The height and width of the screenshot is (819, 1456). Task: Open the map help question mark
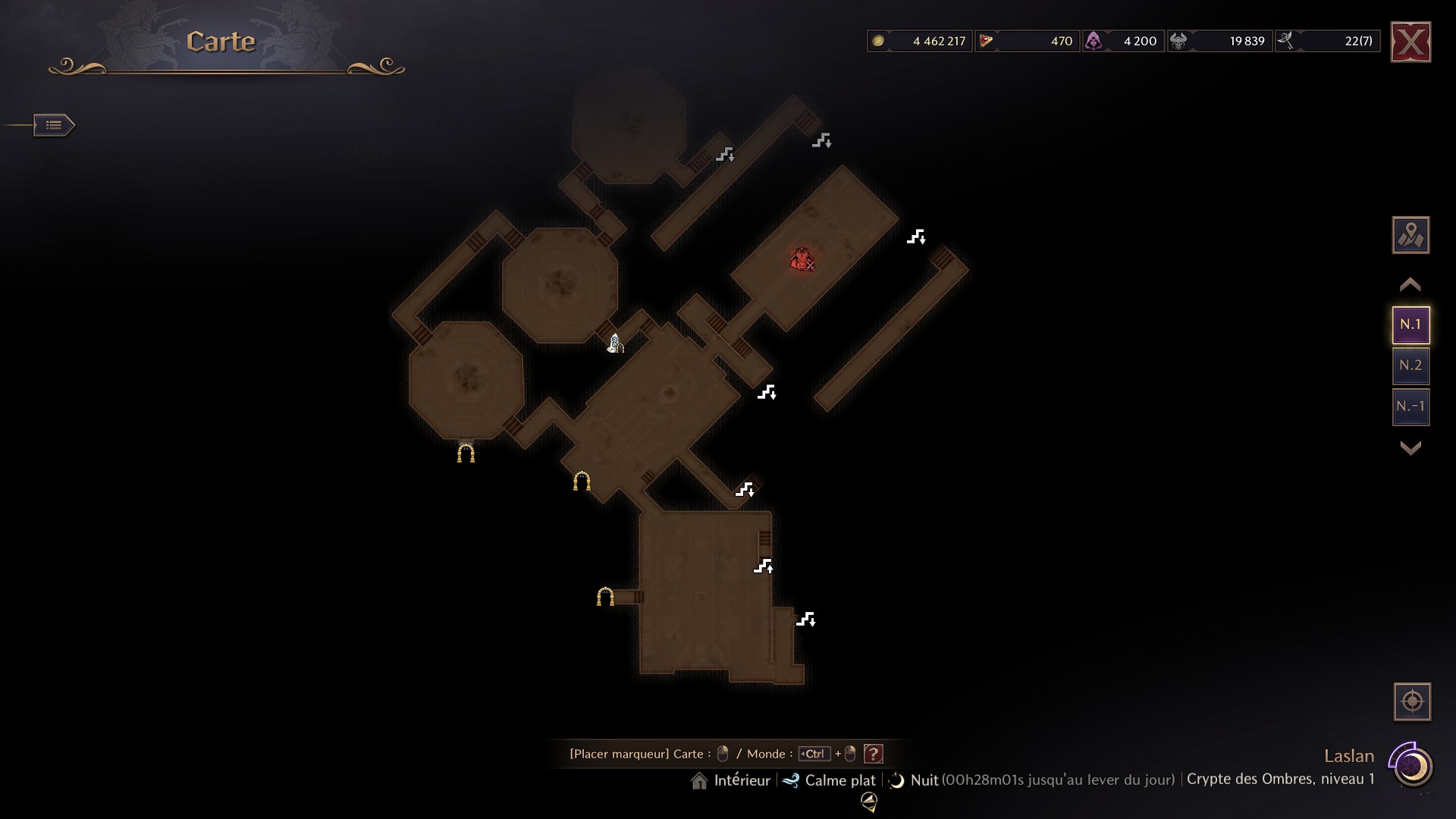click(x=874, y=754)
